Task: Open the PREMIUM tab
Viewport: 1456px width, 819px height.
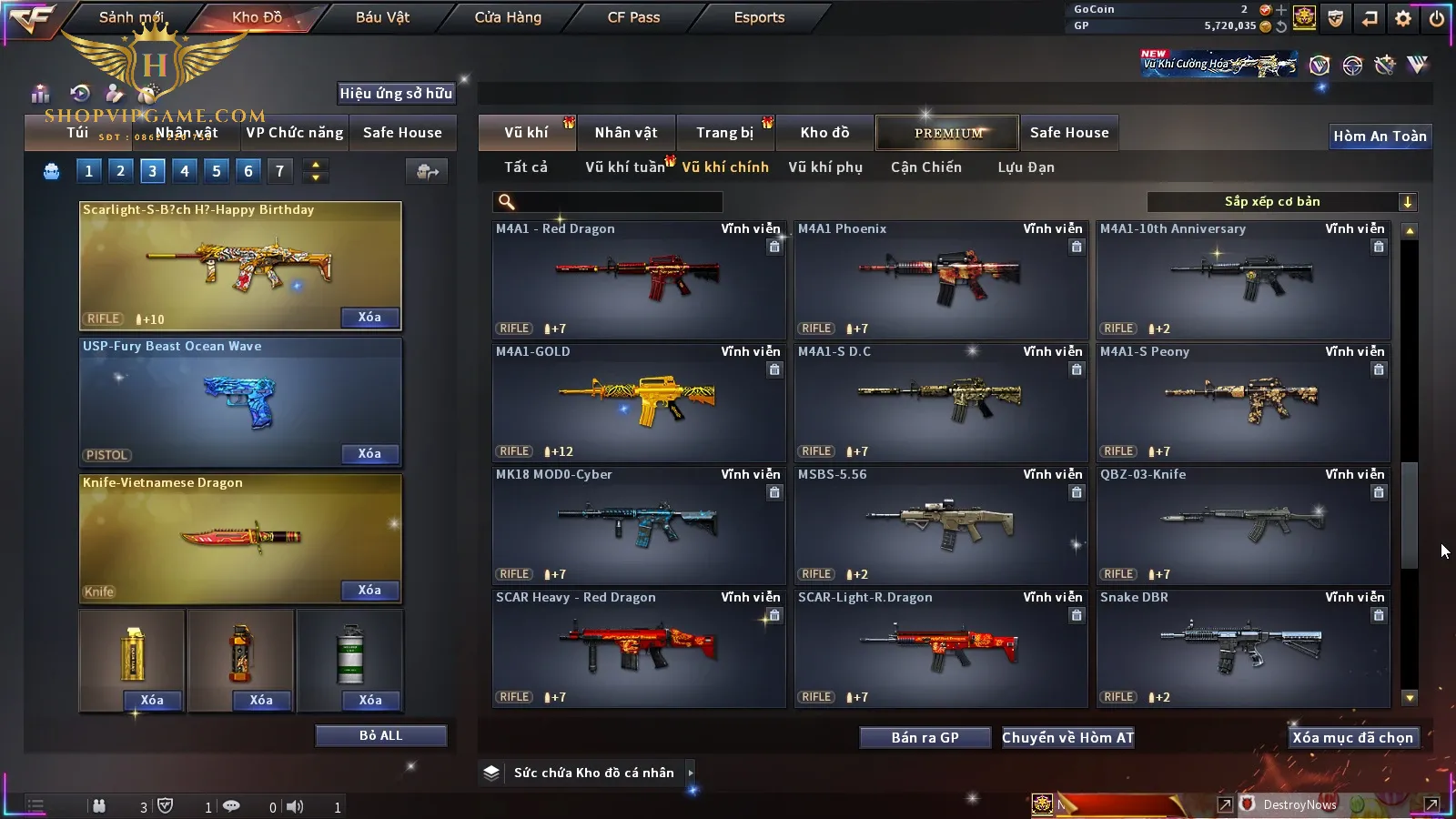Action: (948, 133)
